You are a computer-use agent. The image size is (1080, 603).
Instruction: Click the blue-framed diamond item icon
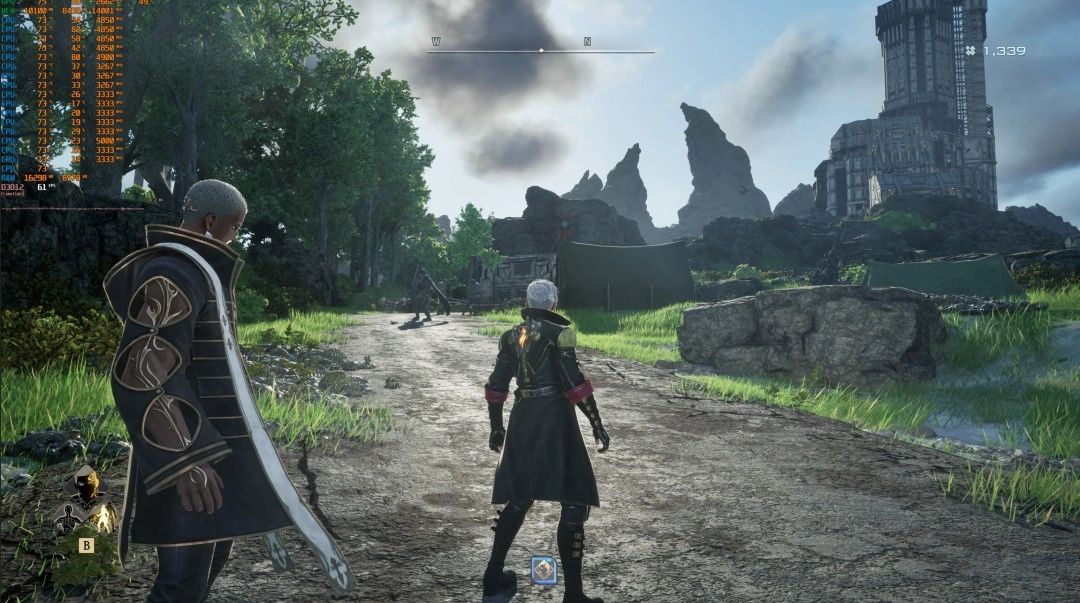[544, 570]
